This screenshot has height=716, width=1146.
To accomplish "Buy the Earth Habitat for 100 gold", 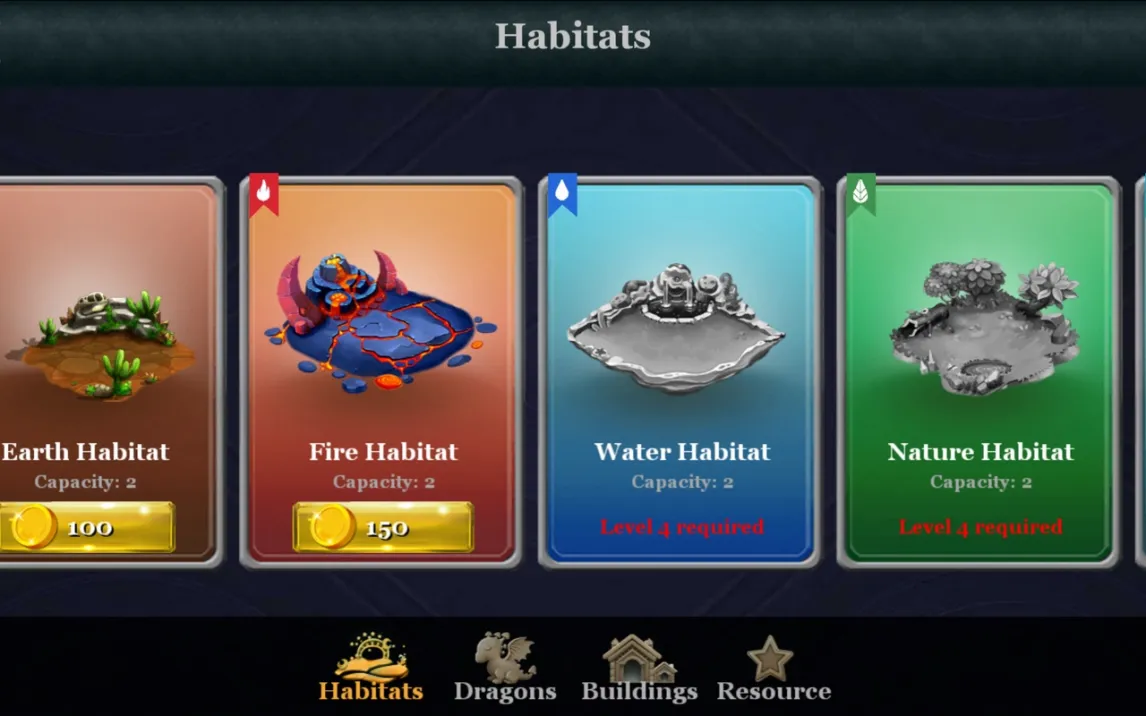I will click(88, 527).
